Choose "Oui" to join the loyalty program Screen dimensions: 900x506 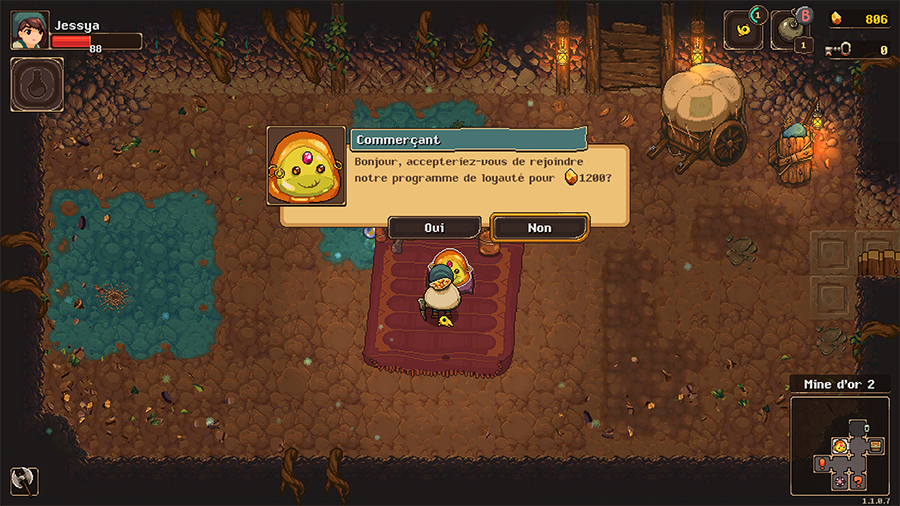(434, 228)
